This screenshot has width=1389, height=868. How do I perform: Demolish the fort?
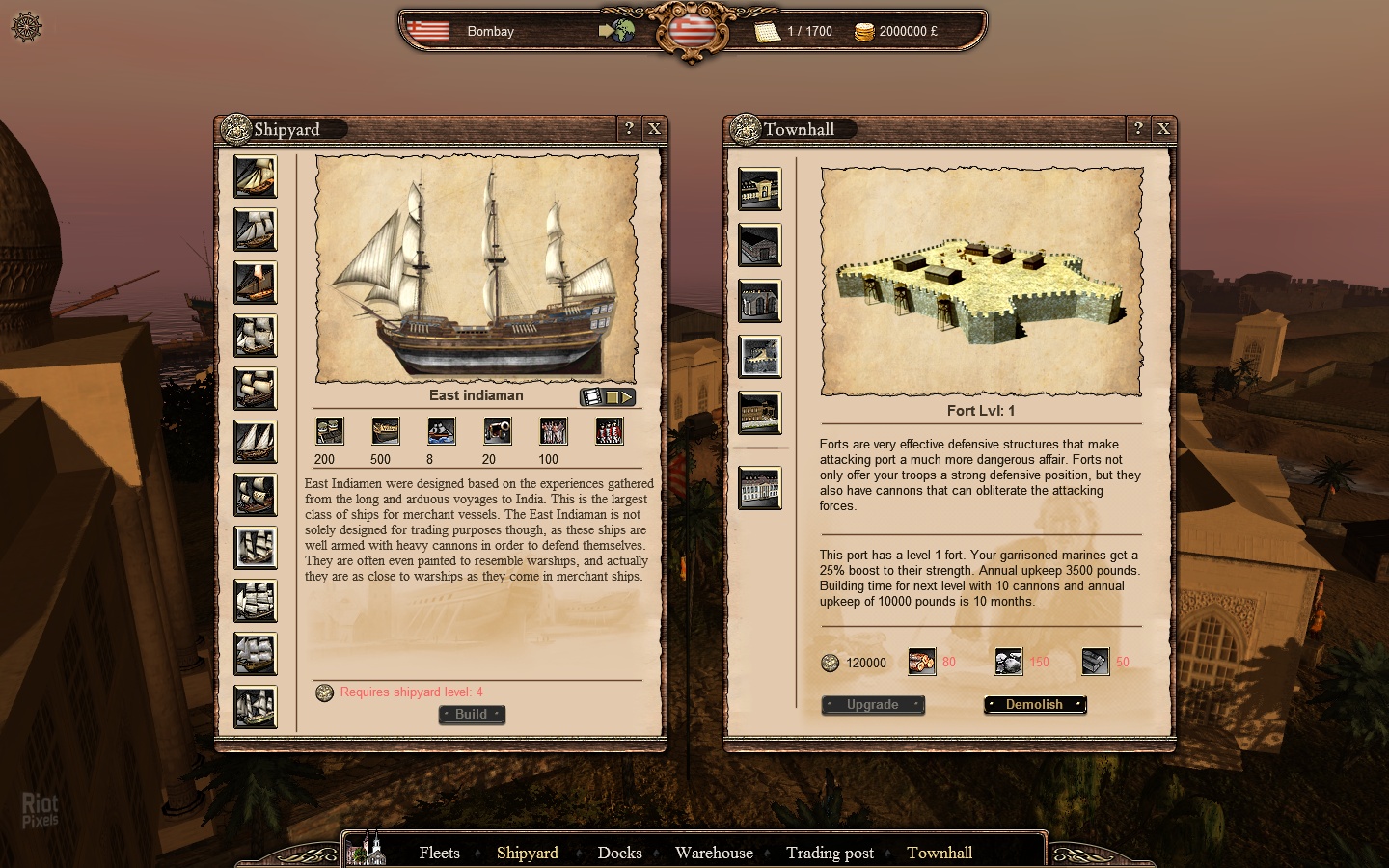1035,705
